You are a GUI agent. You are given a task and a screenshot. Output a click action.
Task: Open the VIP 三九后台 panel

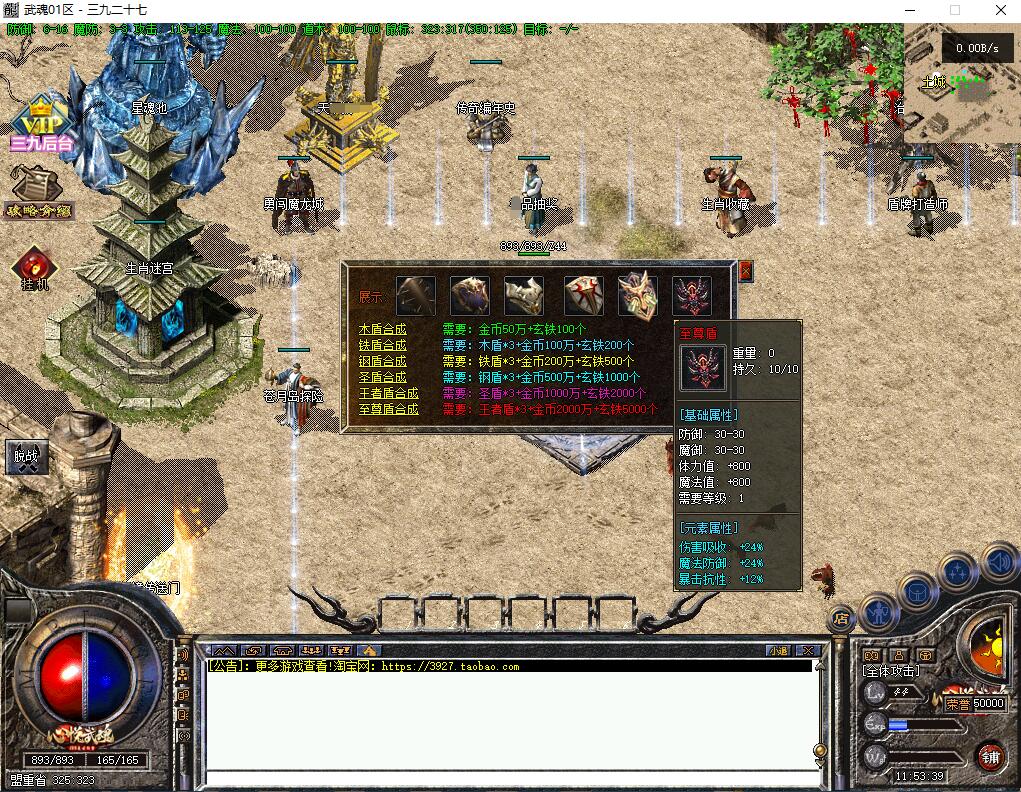[41, 124]
